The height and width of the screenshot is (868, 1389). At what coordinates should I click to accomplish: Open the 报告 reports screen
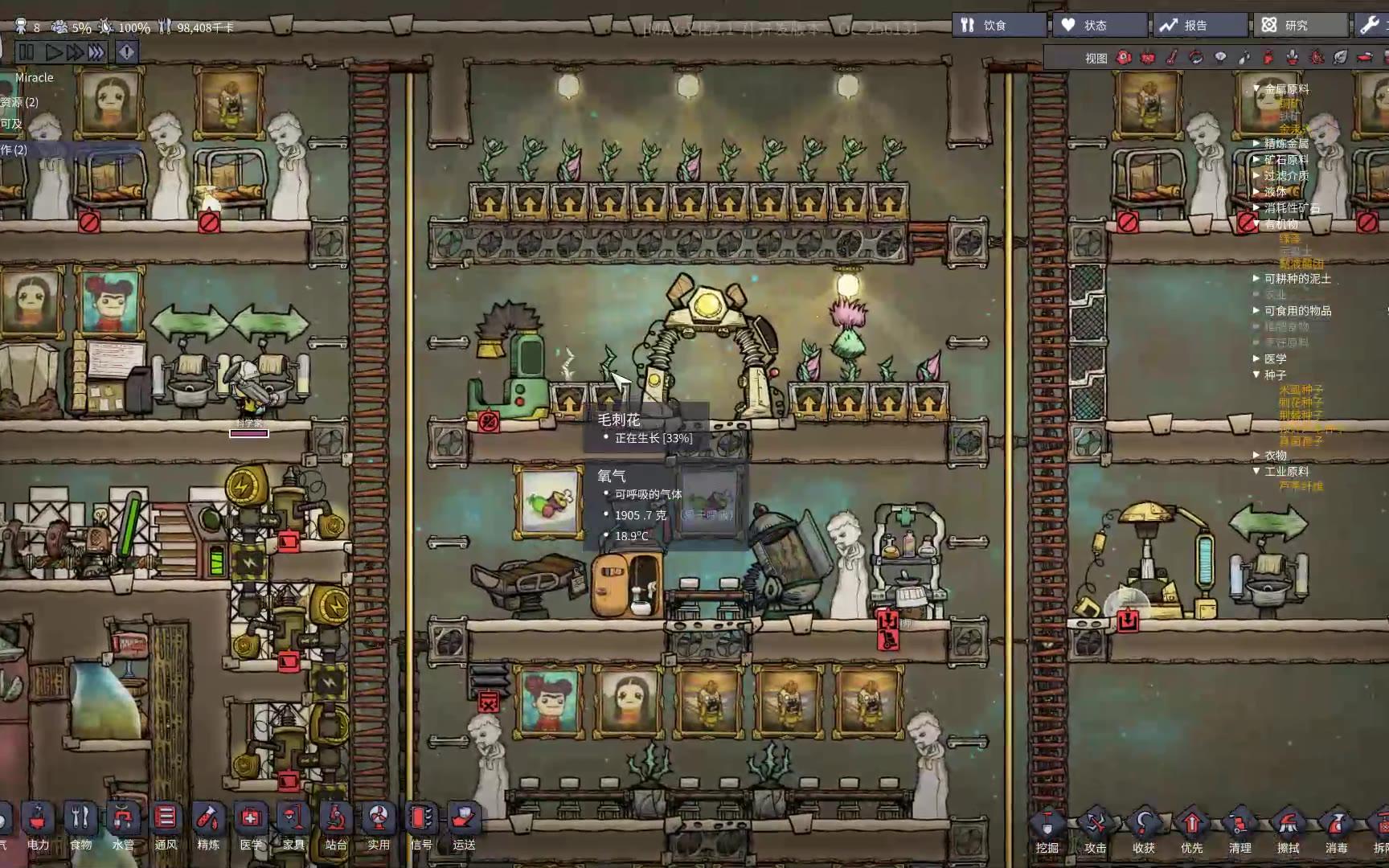pyautogui.click(x=1198, y=26)
